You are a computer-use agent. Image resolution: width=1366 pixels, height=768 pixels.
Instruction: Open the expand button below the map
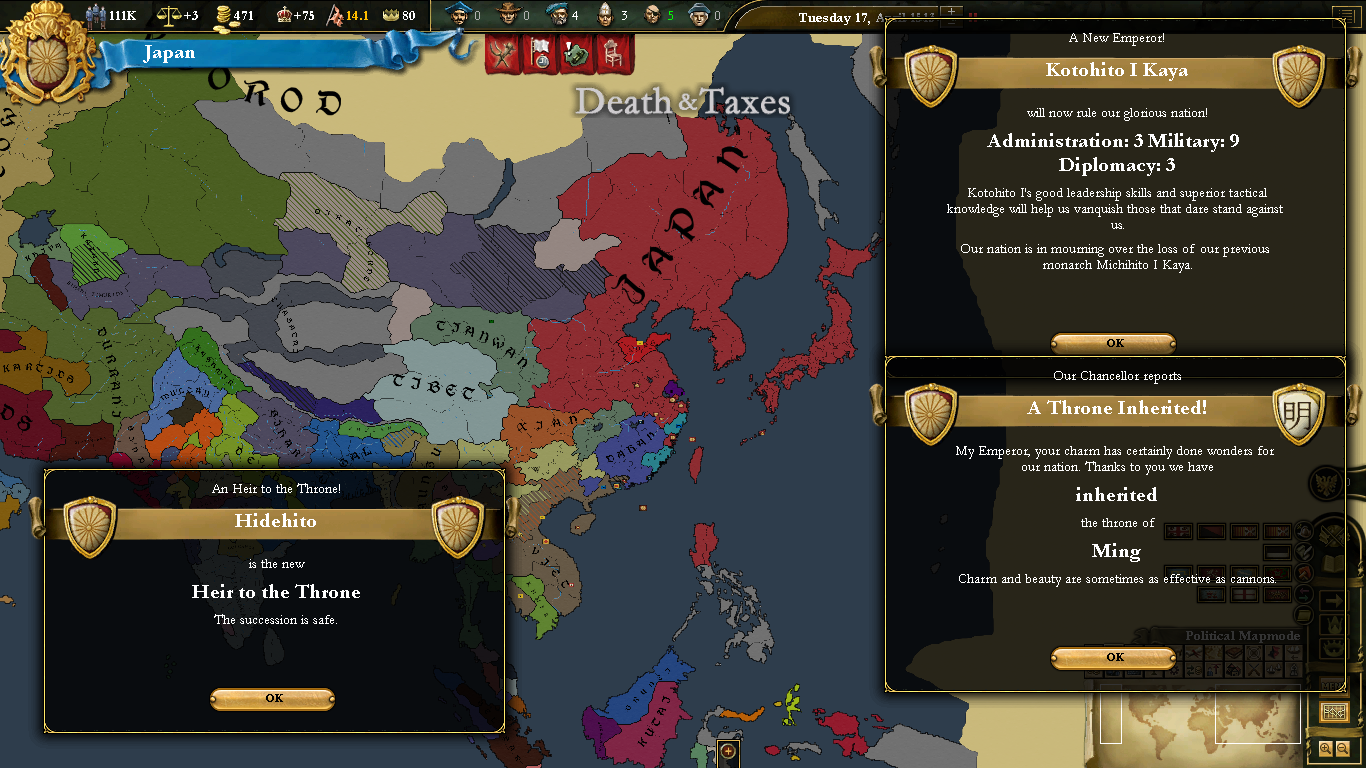click(x=728, y=751)
